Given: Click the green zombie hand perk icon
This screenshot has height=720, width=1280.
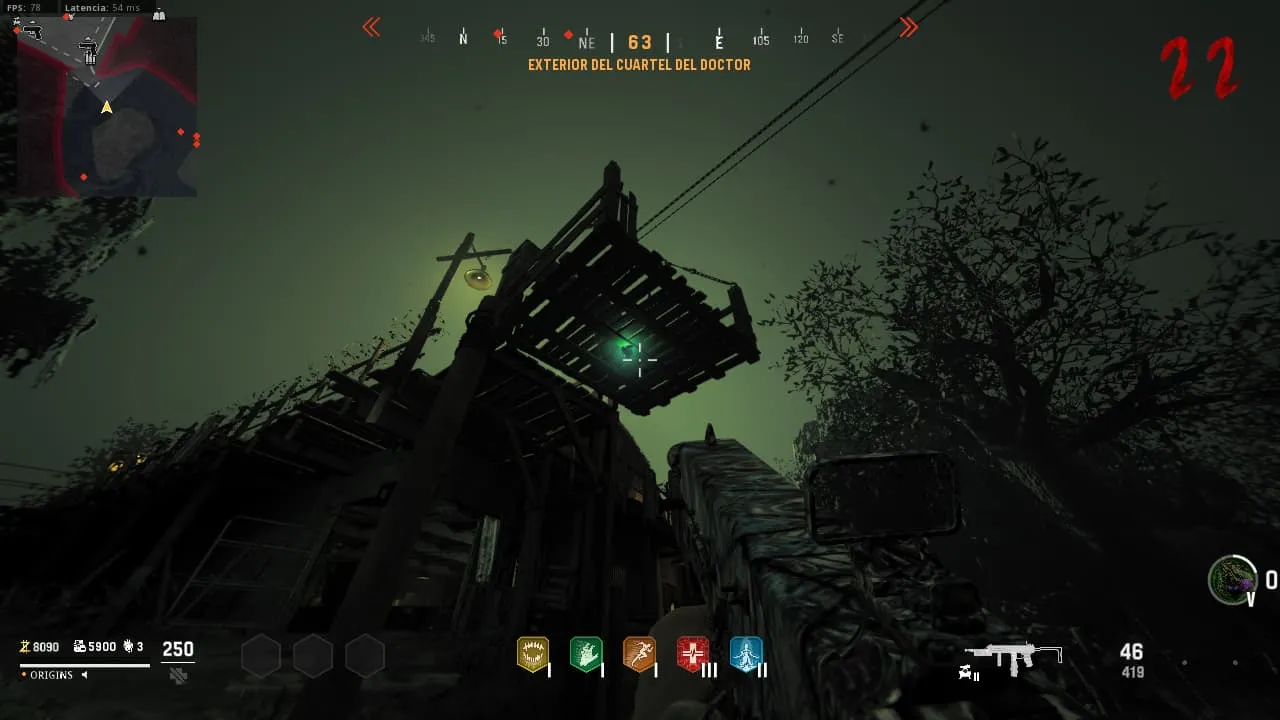Looking at the screenshot, I should 585,655.
